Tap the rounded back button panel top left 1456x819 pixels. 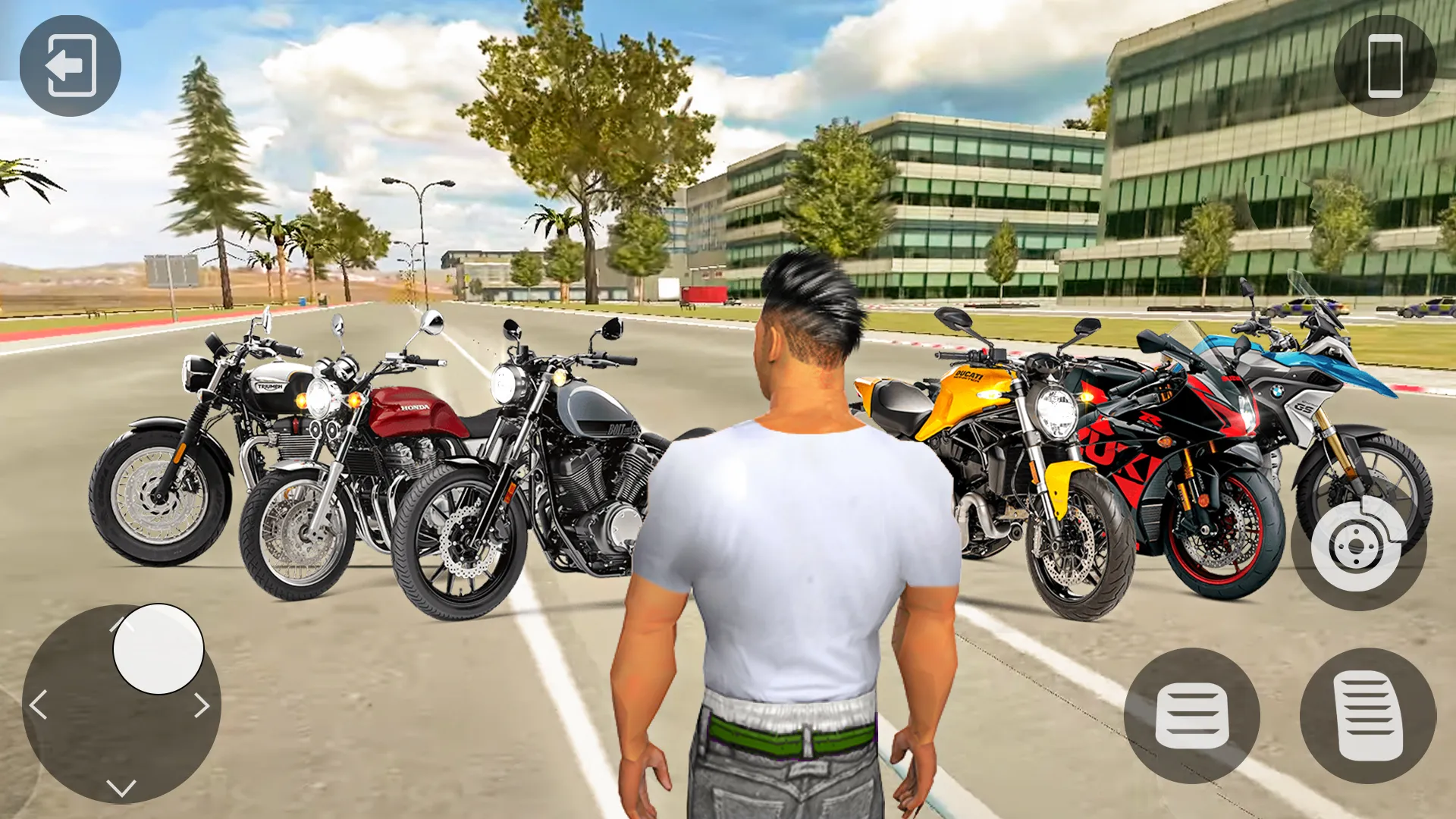coord(72,65)
